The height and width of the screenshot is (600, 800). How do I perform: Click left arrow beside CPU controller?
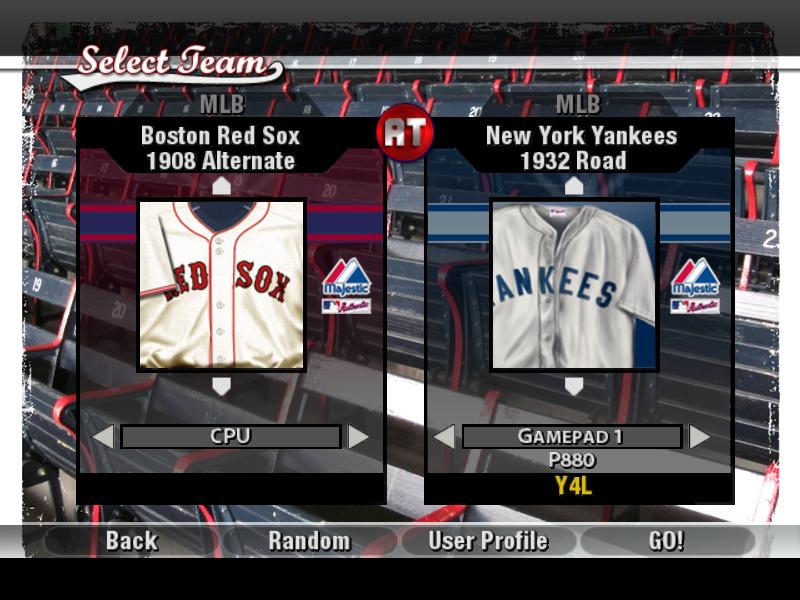(102, 437)
